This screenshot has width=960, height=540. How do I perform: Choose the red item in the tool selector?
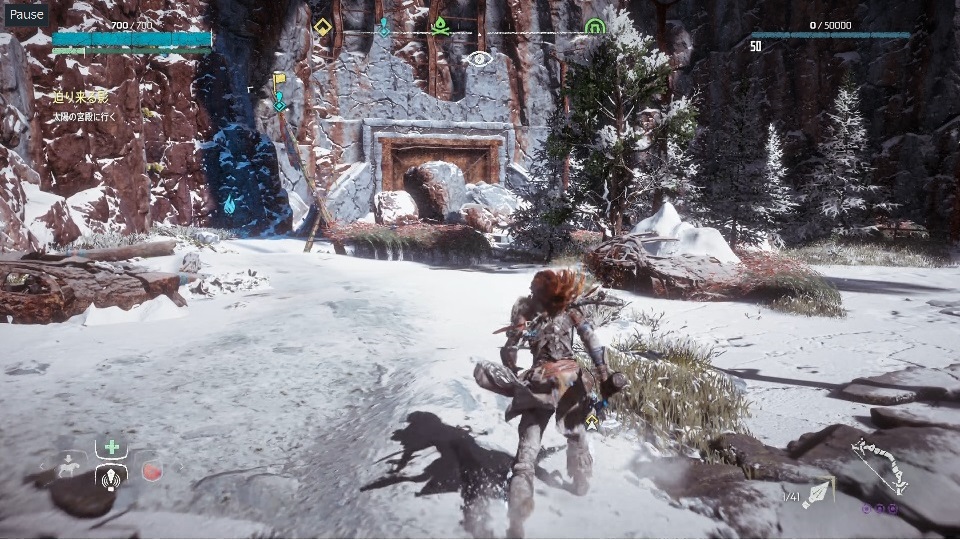click(151, 470)
